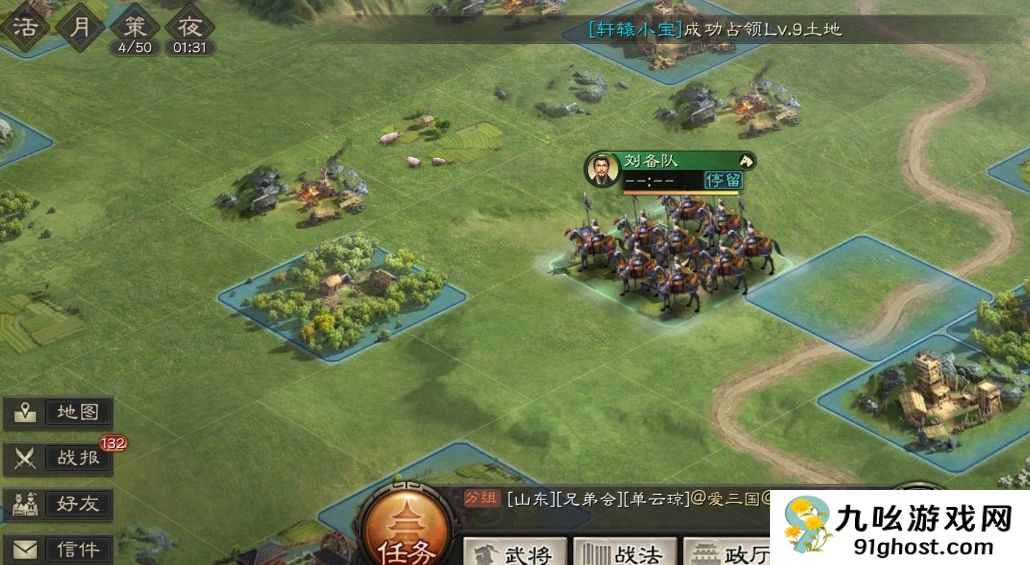Click the 停留 button on Liu Bei's troop
This screenshot has height=565, width=1030.
[724, 180]
